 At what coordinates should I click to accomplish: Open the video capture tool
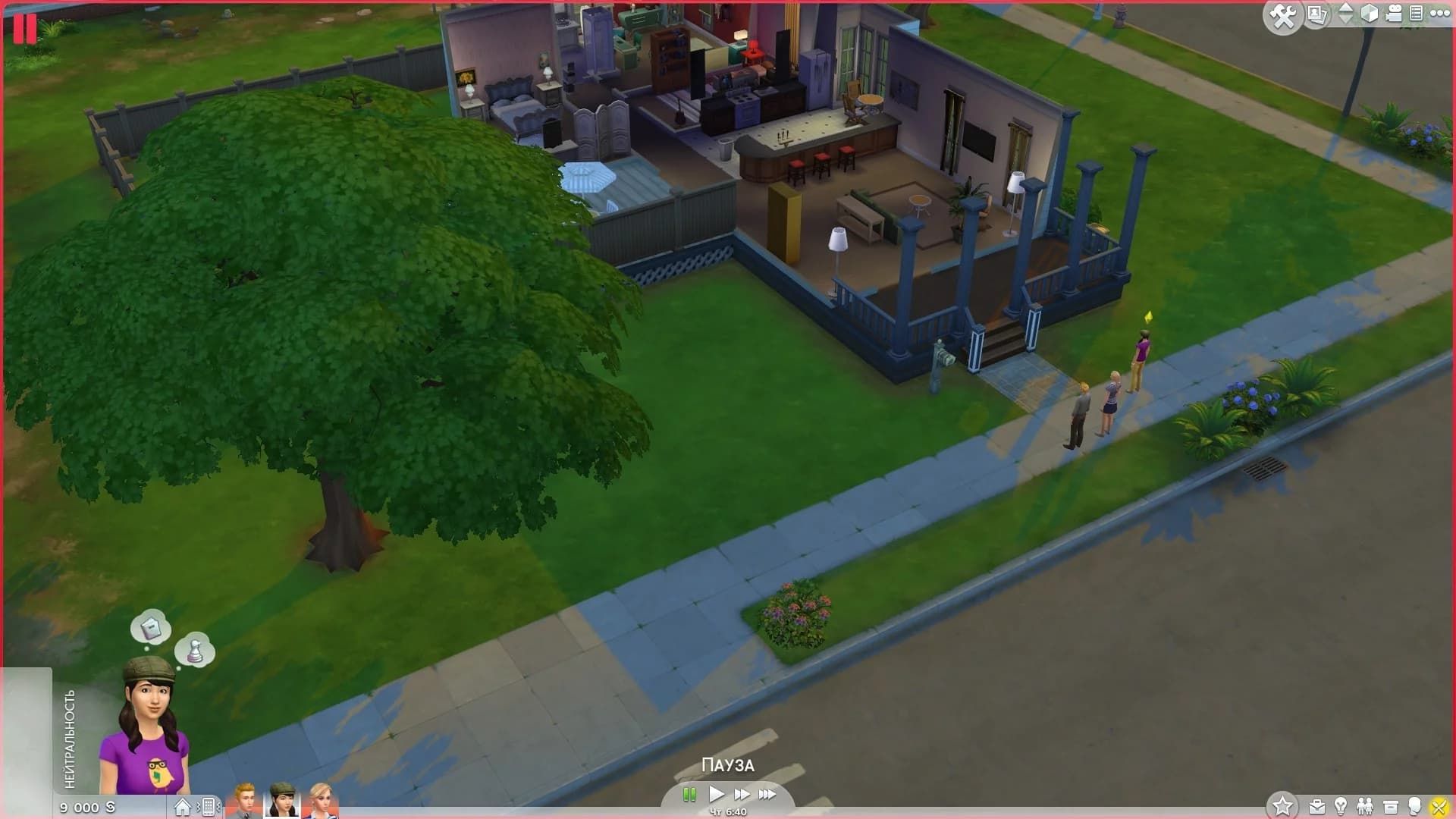1393,14
